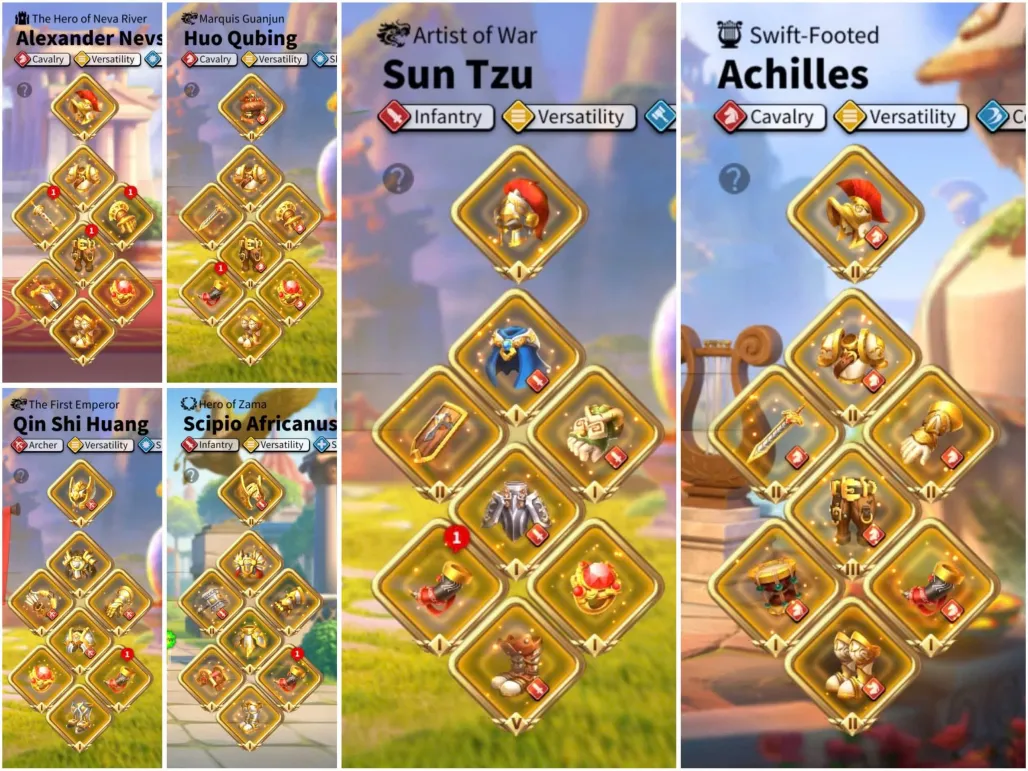The height and width of the screenshot is (771, 1028).
Task: Open Sun Tzu's blue cape equipment slot
Action: click(x=517, y=357)
